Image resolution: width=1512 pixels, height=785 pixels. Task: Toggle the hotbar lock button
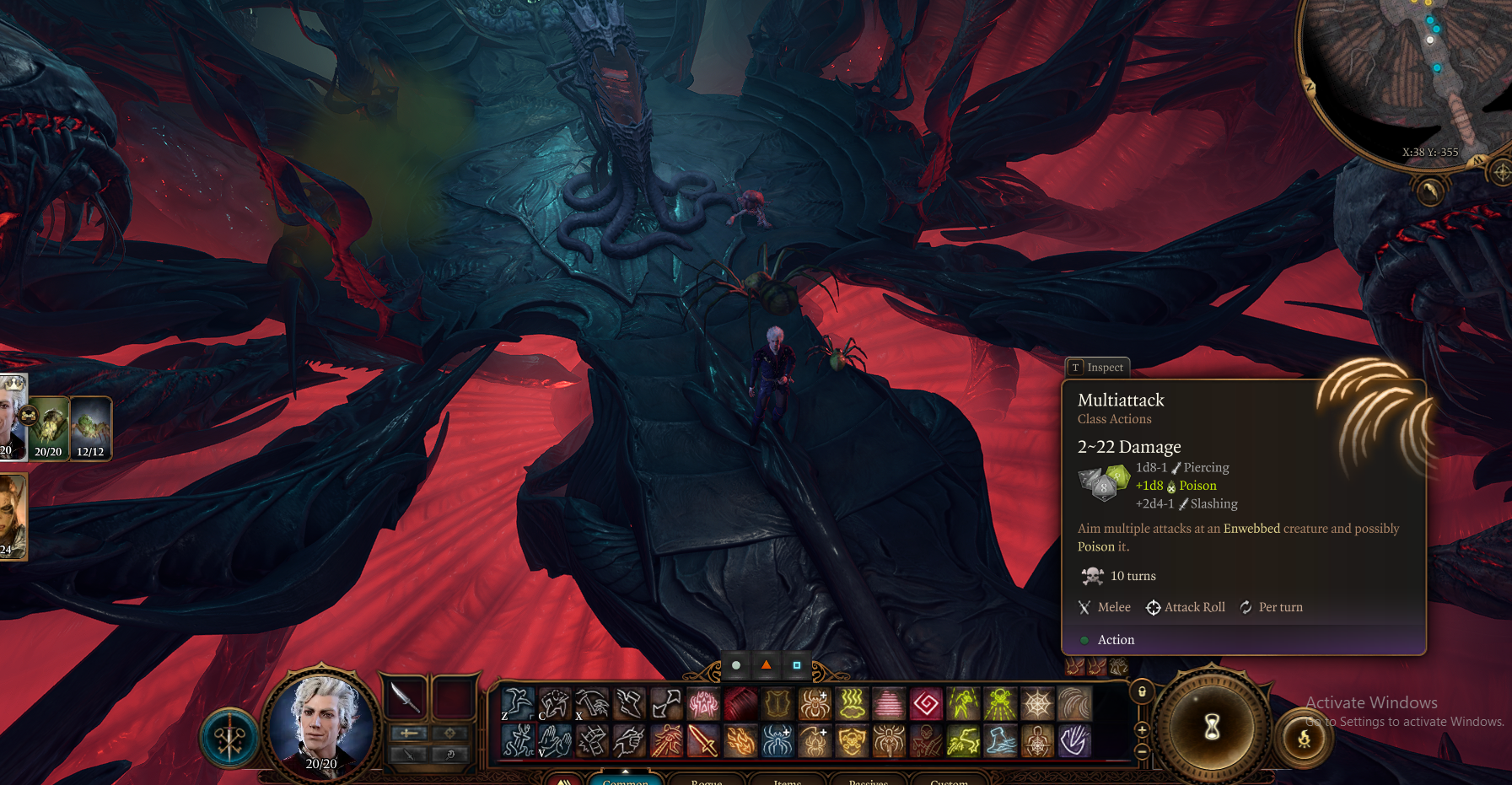(1142, 692)
